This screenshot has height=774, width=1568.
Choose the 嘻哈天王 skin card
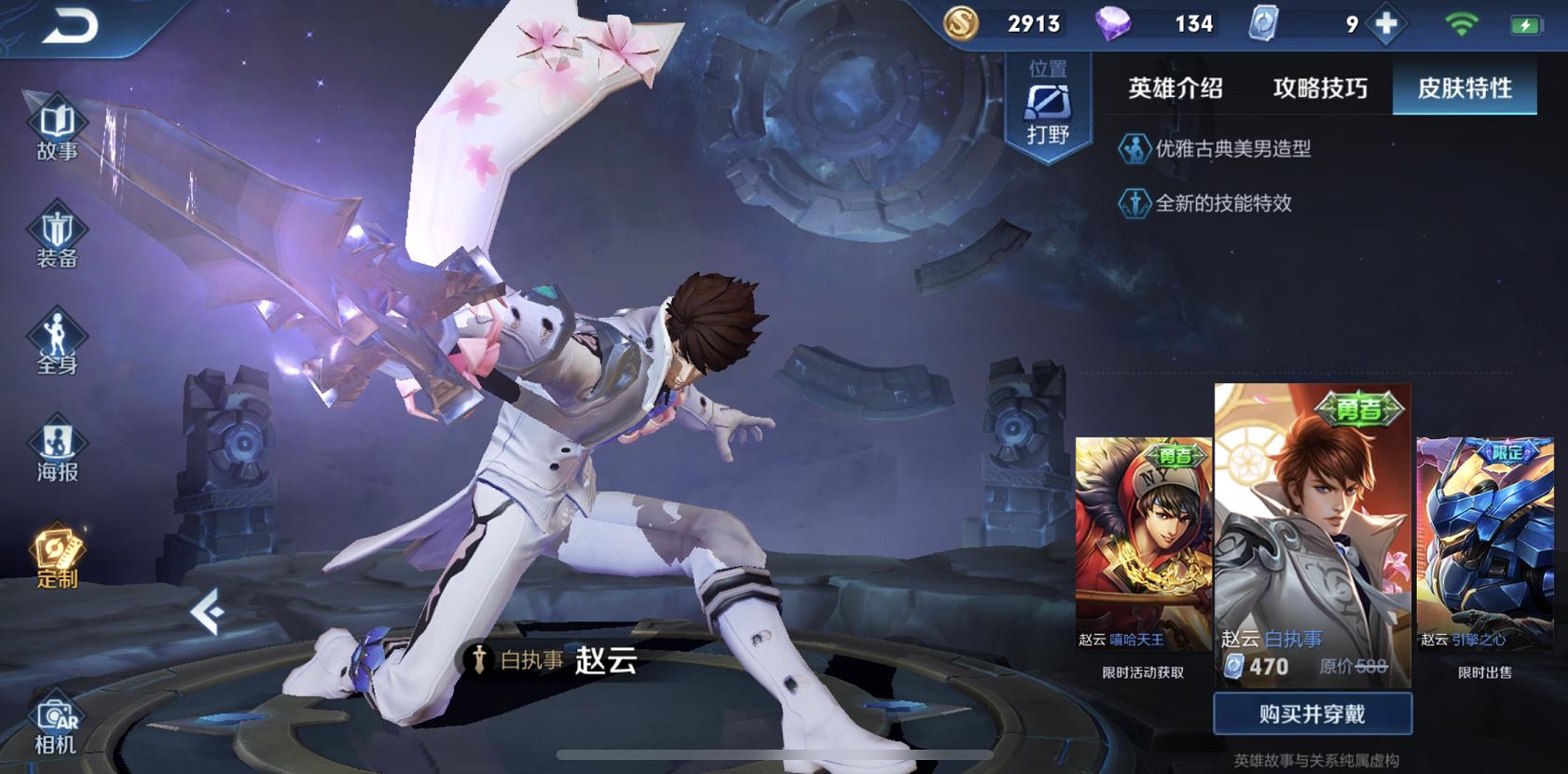point(1143,546)
